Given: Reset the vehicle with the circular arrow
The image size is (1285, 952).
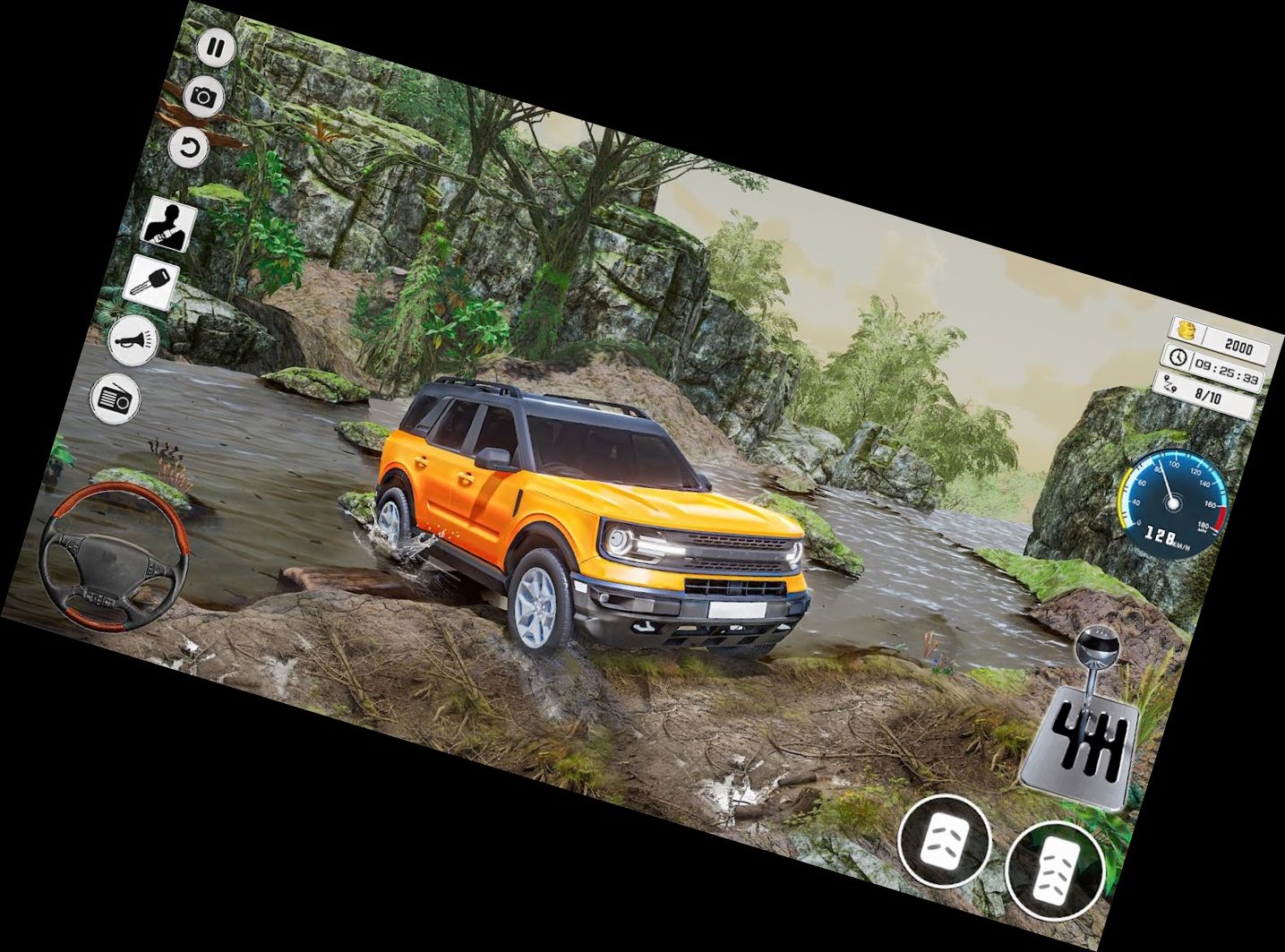Looking at the screenshot, I should coord(189,148).
